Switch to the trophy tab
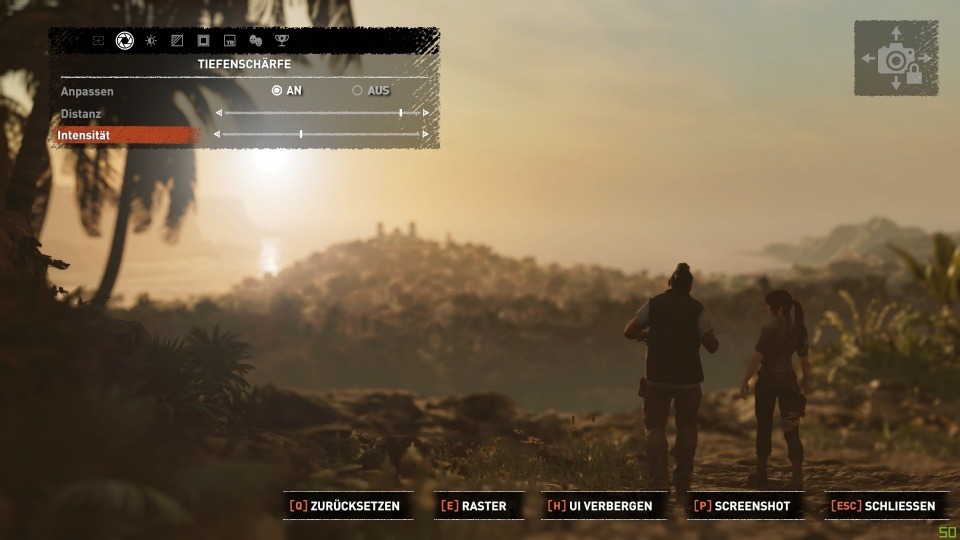This screenshot has width=960, height=540. coord(282,41)
